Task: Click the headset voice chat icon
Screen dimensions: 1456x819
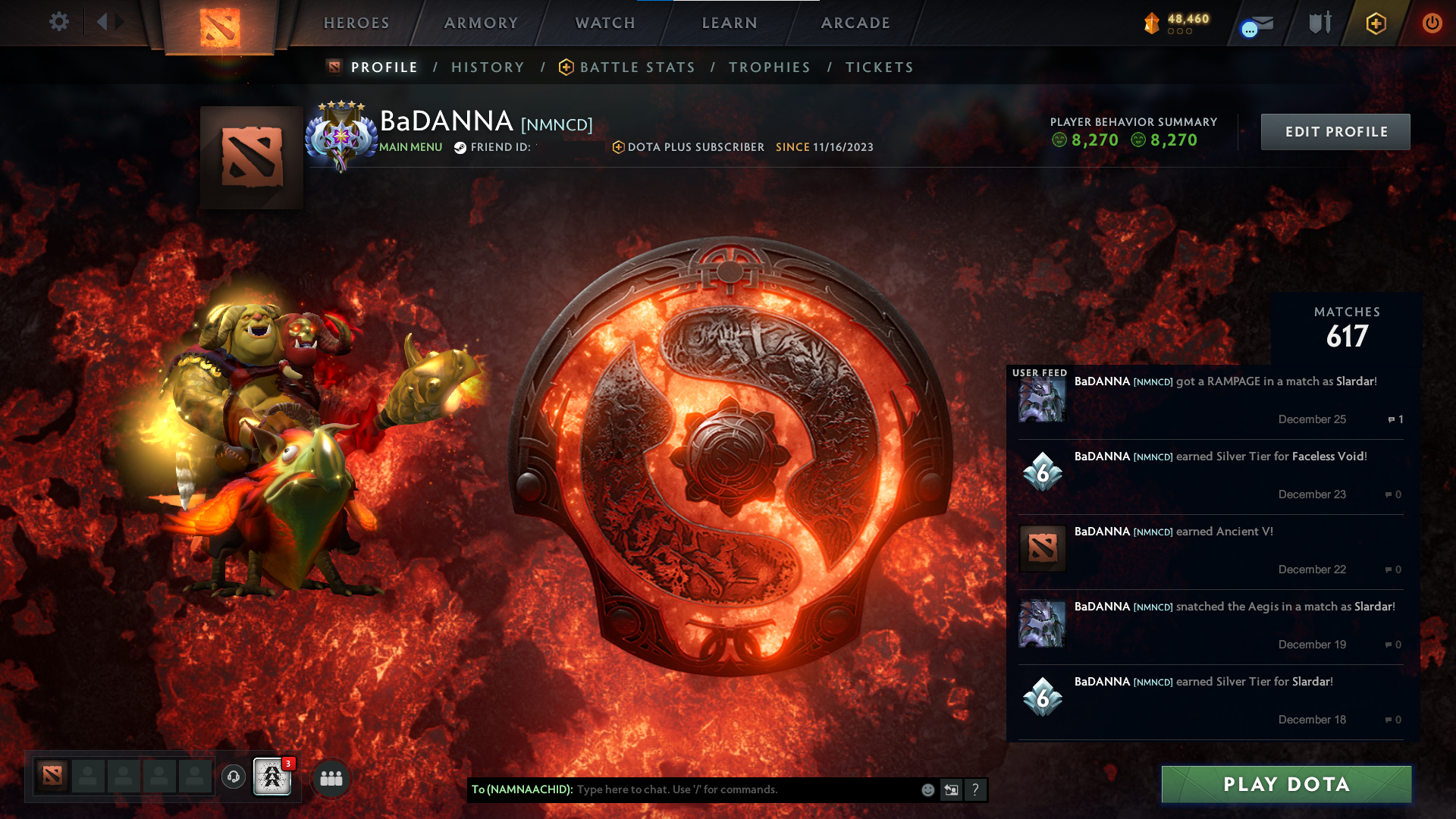Action: pyautogui.click(x=234, y=778)
